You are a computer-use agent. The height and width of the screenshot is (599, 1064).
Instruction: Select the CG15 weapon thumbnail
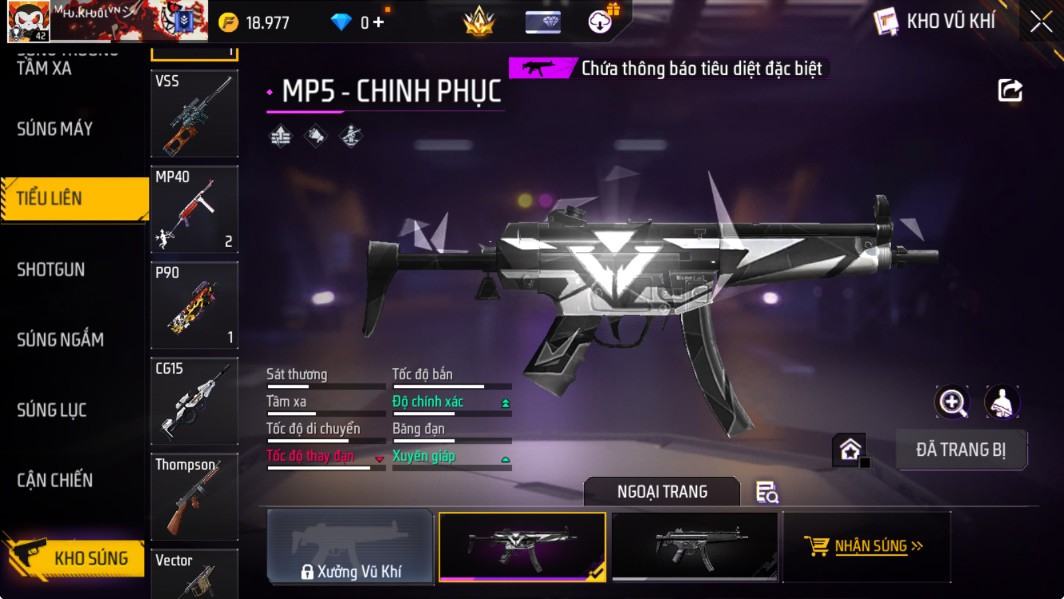tap(194, 401)
